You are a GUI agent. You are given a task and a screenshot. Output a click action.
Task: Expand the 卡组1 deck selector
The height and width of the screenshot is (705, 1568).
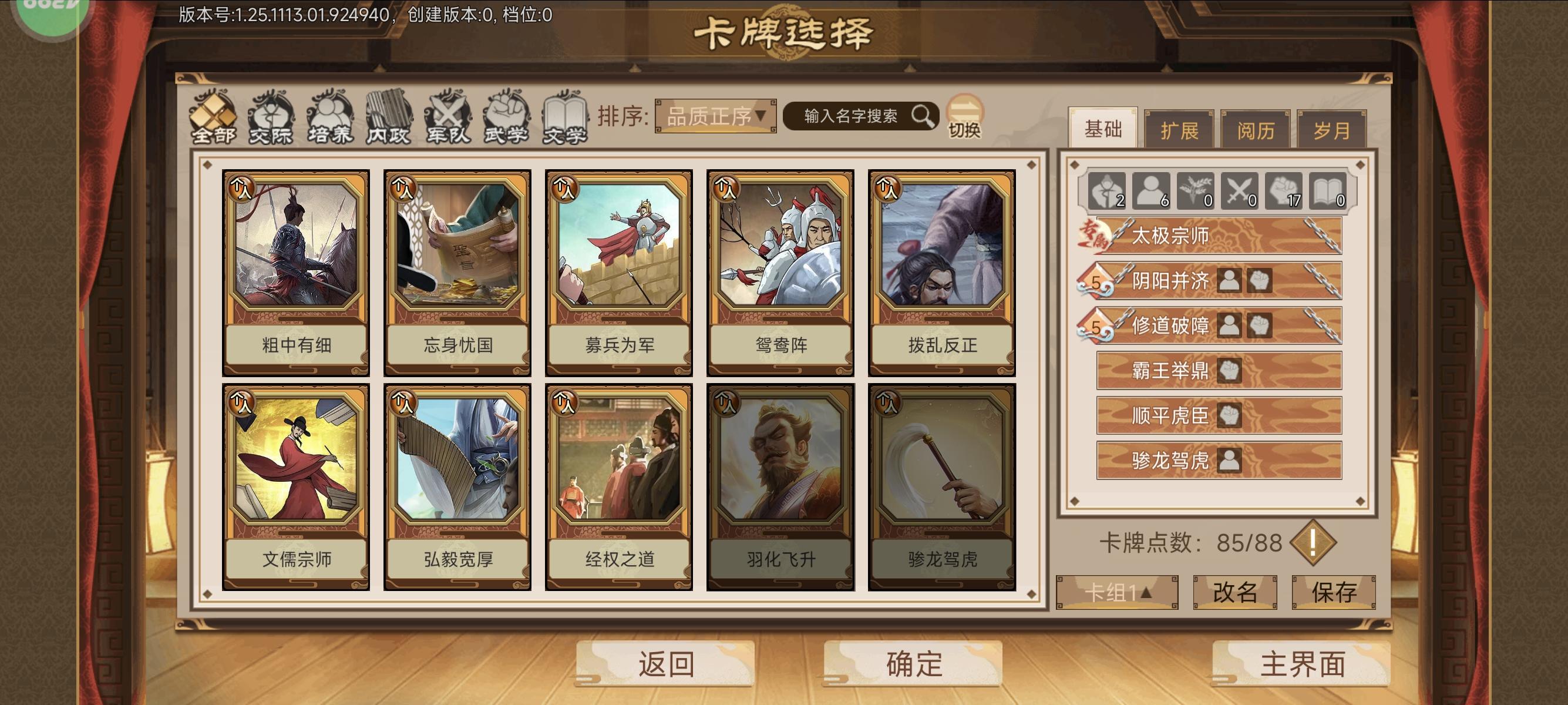click(x=1118, y=591)
